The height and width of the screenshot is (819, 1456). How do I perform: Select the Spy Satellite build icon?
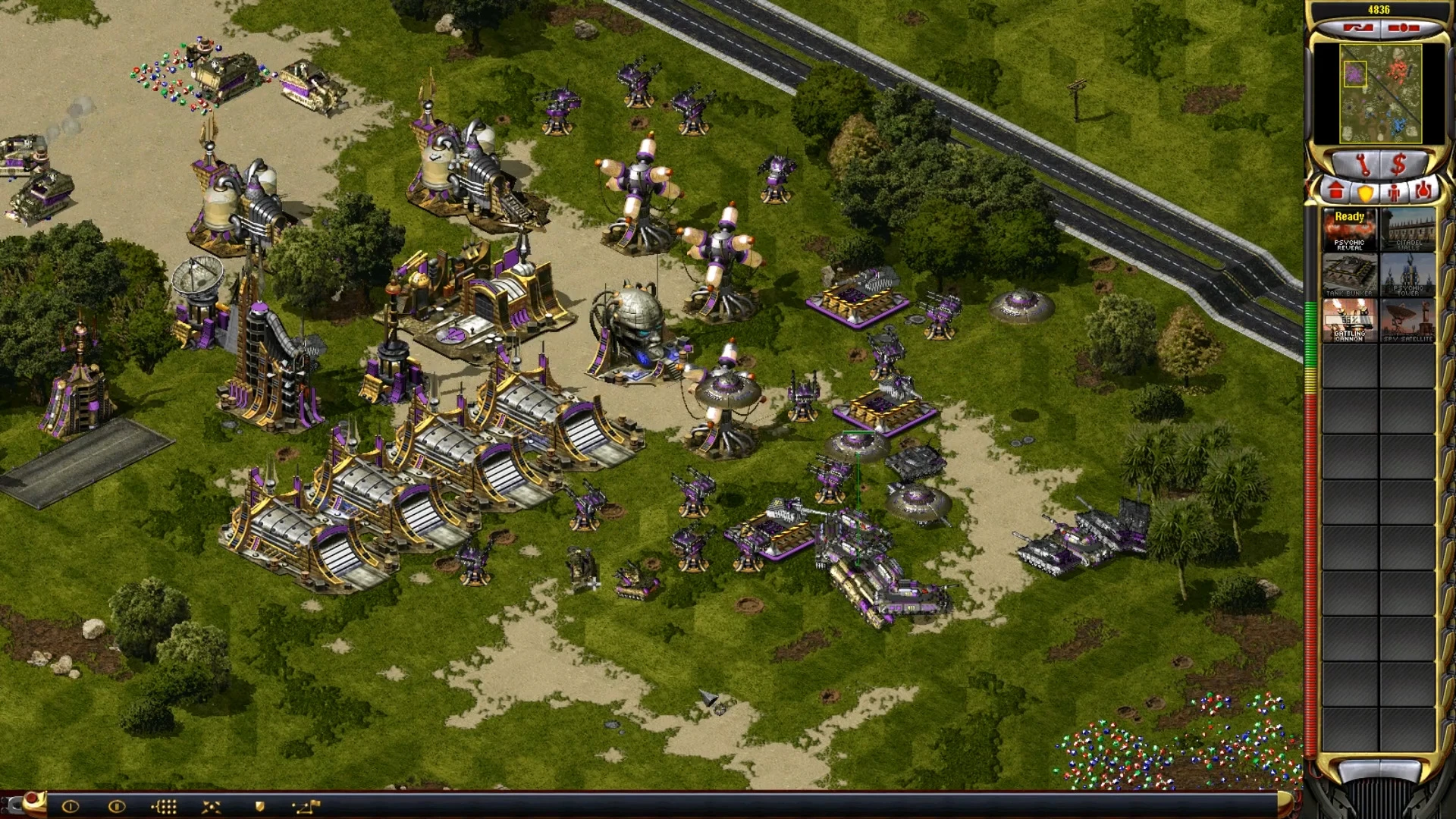[x=1408, y=319]
